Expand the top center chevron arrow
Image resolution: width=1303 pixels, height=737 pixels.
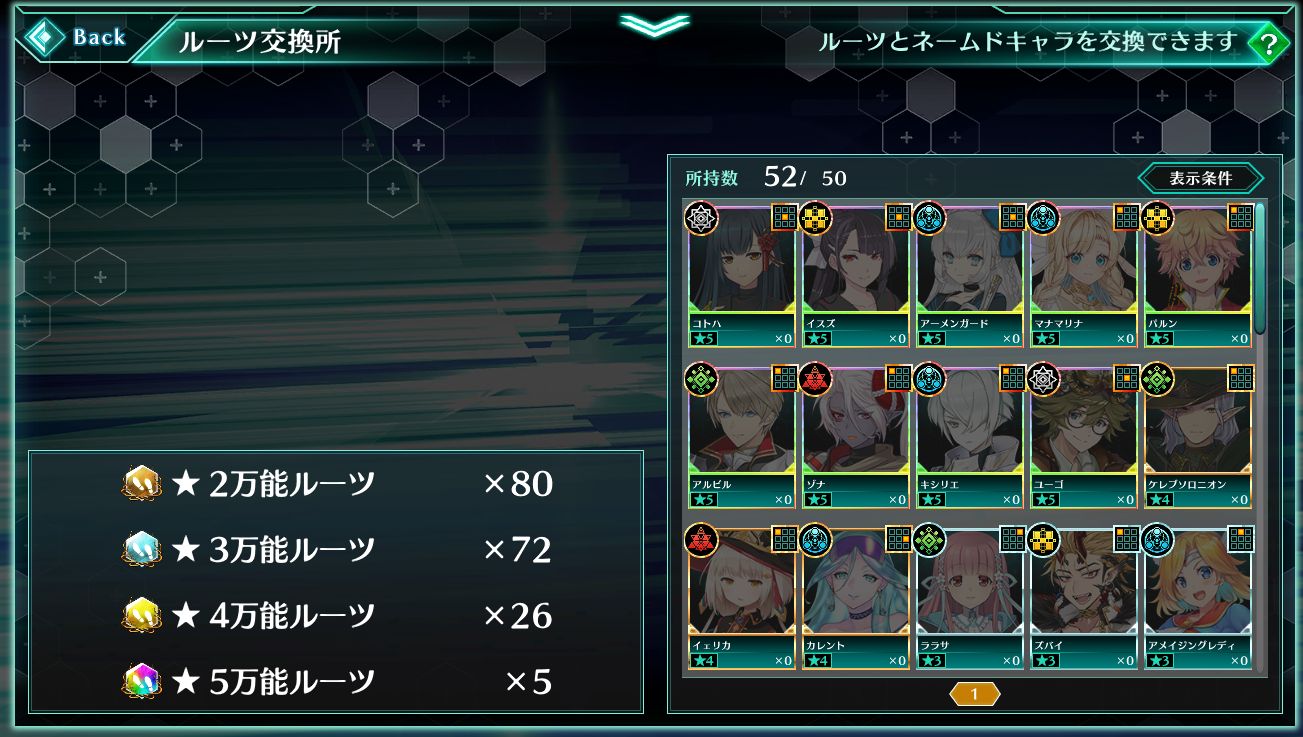pyautogui.click(x=654, y=24)
